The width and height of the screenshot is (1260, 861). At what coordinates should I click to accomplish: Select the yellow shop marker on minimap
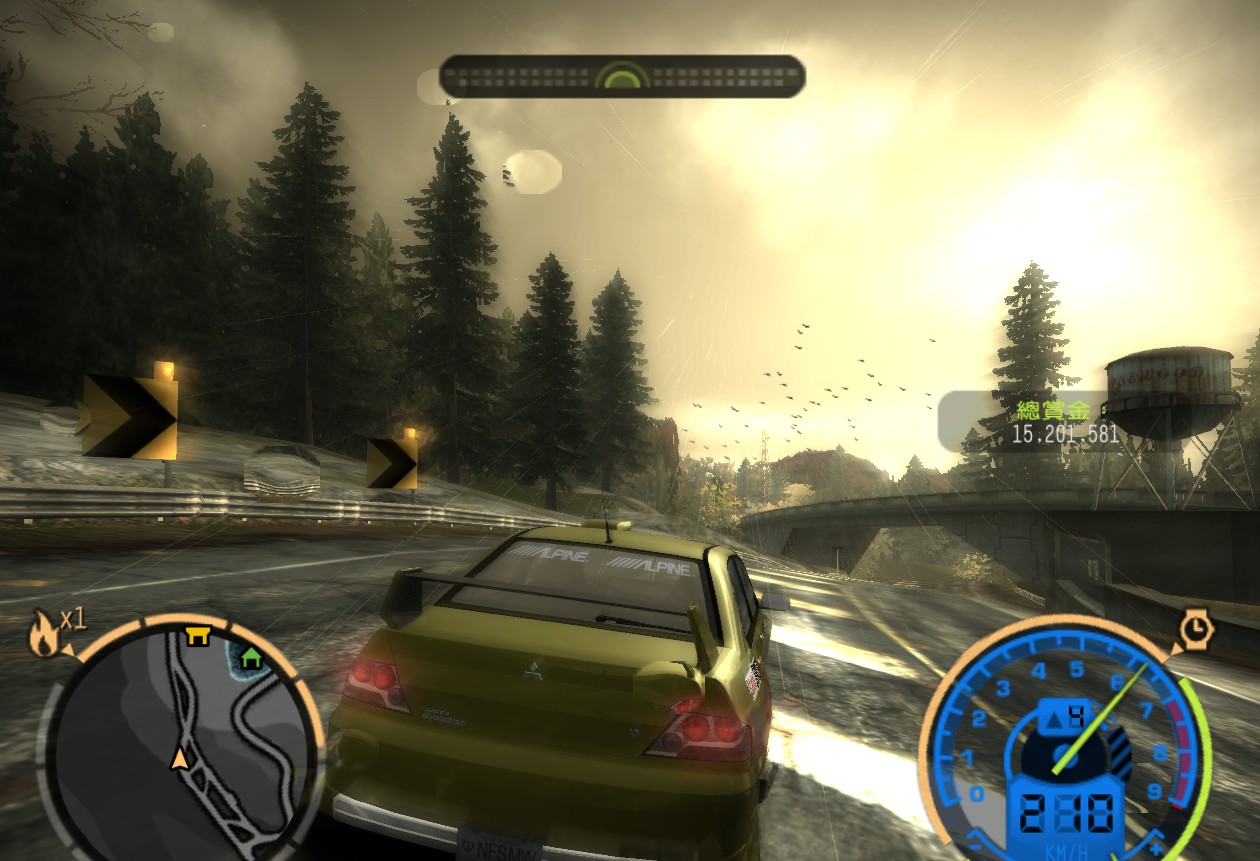coord(198,636)
